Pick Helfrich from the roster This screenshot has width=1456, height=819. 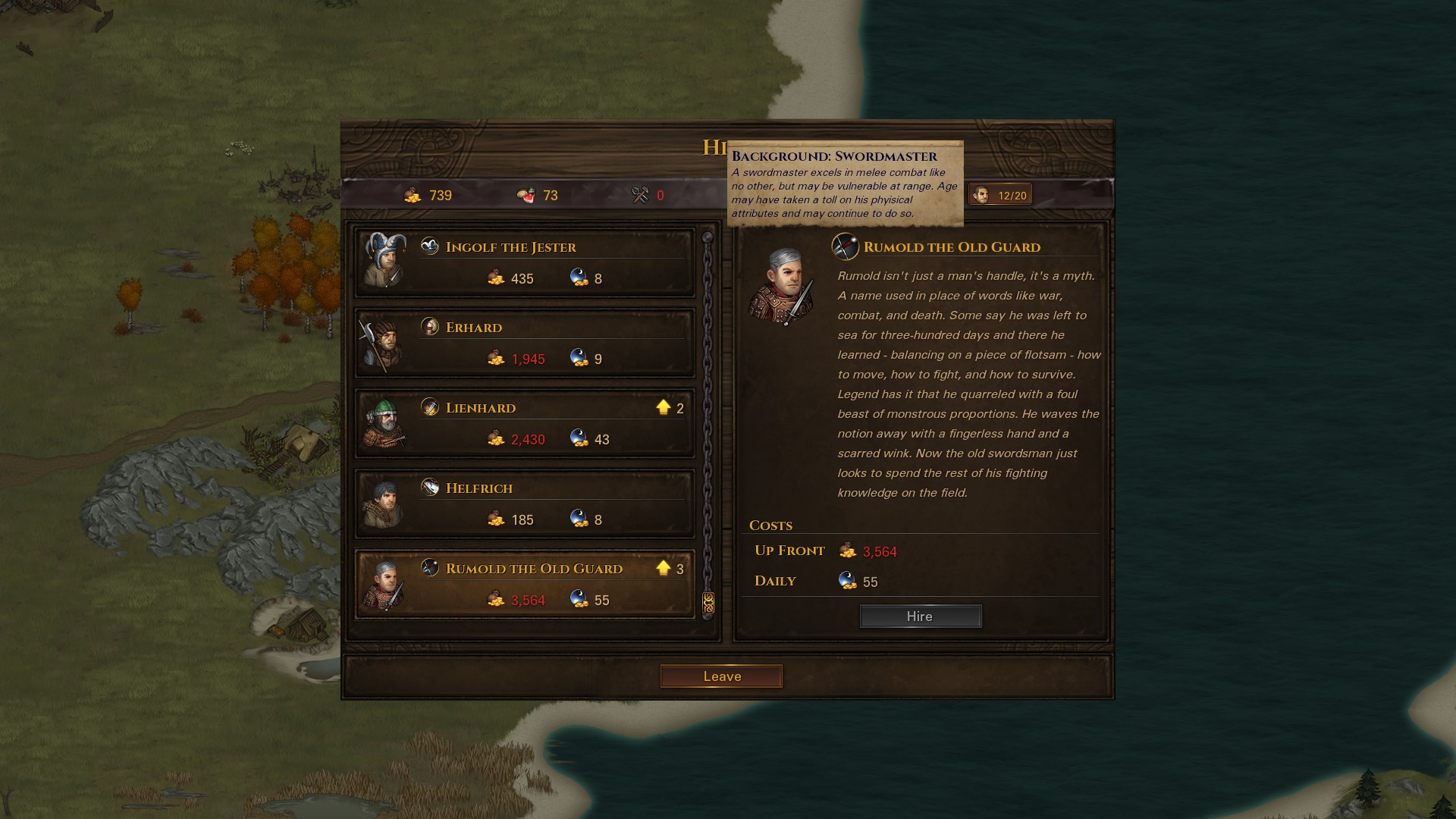pos(525,504)
